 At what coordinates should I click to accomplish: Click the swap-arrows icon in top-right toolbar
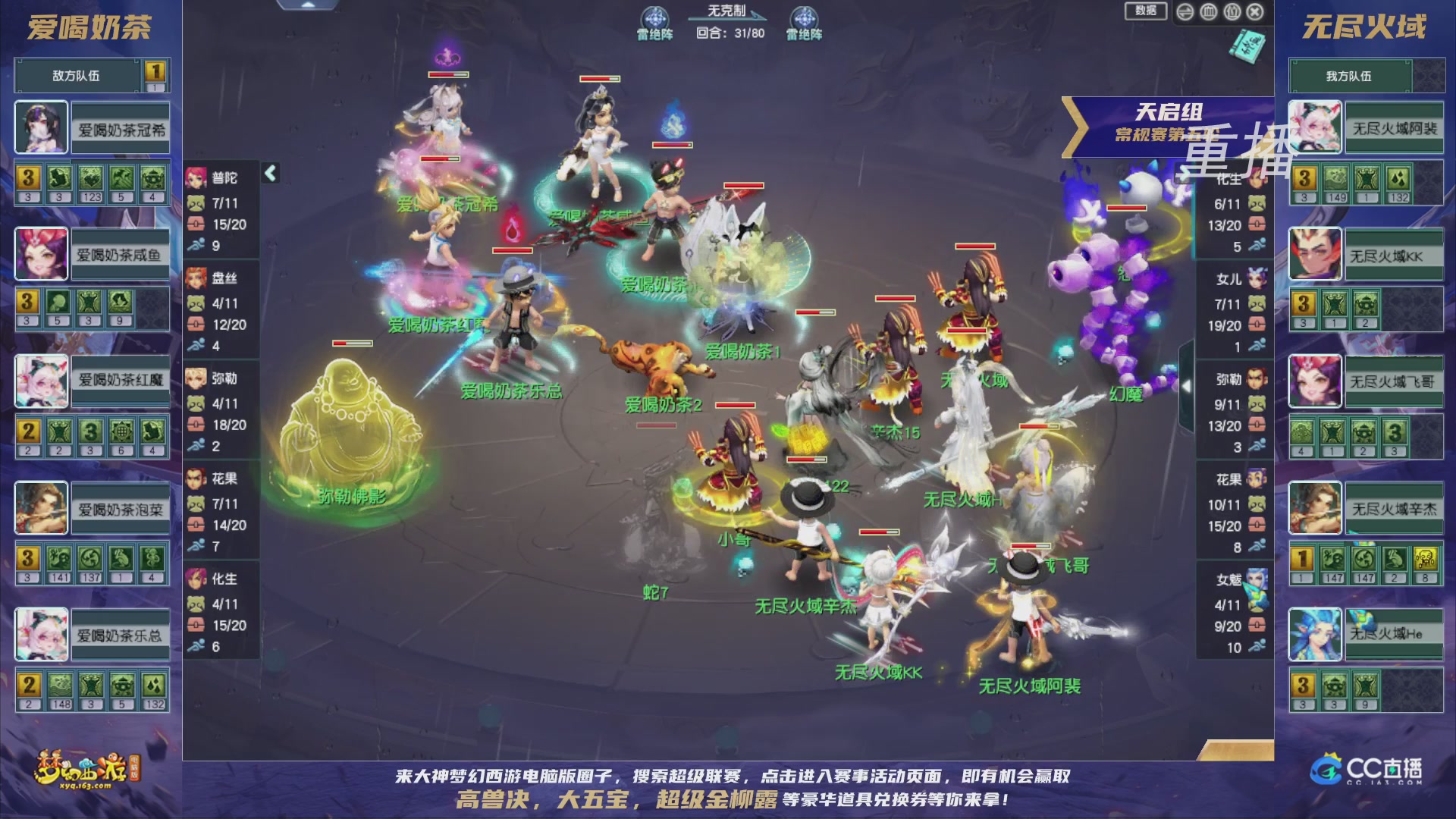(1185, 12)
